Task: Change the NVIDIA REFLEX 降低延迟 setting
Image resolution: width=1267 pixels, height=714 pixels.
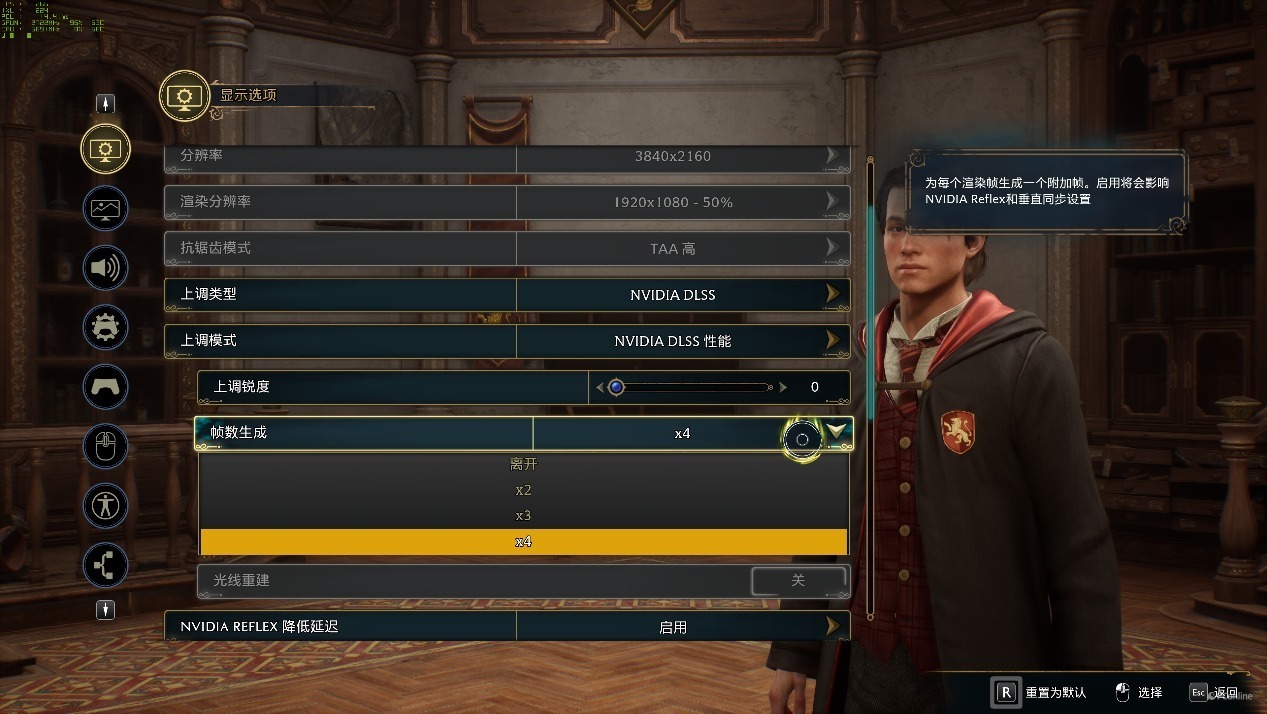Action: coord(832,627)
